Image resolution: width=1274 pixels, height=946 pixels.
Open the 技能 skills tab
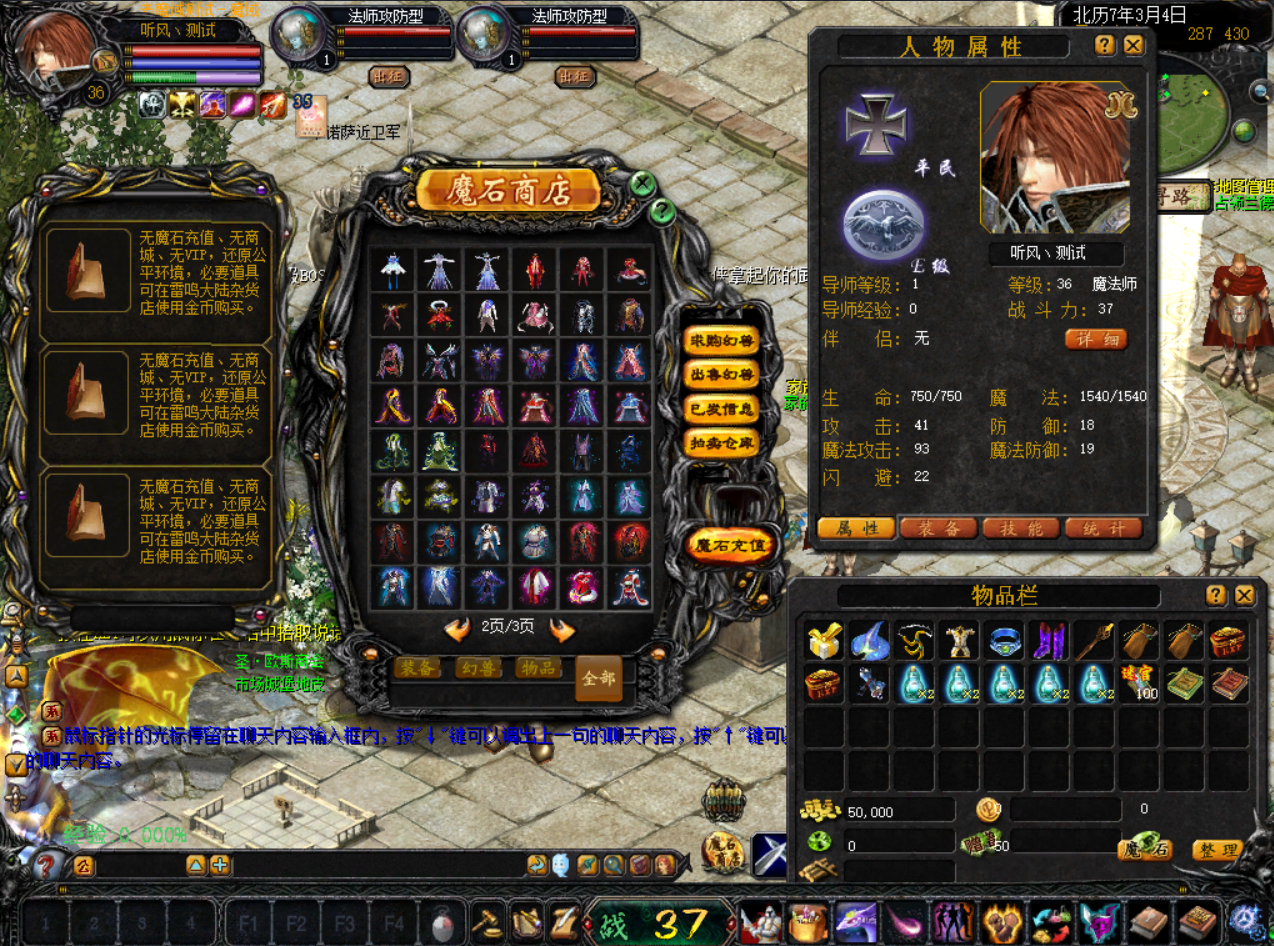click(x=1021, y=528)
